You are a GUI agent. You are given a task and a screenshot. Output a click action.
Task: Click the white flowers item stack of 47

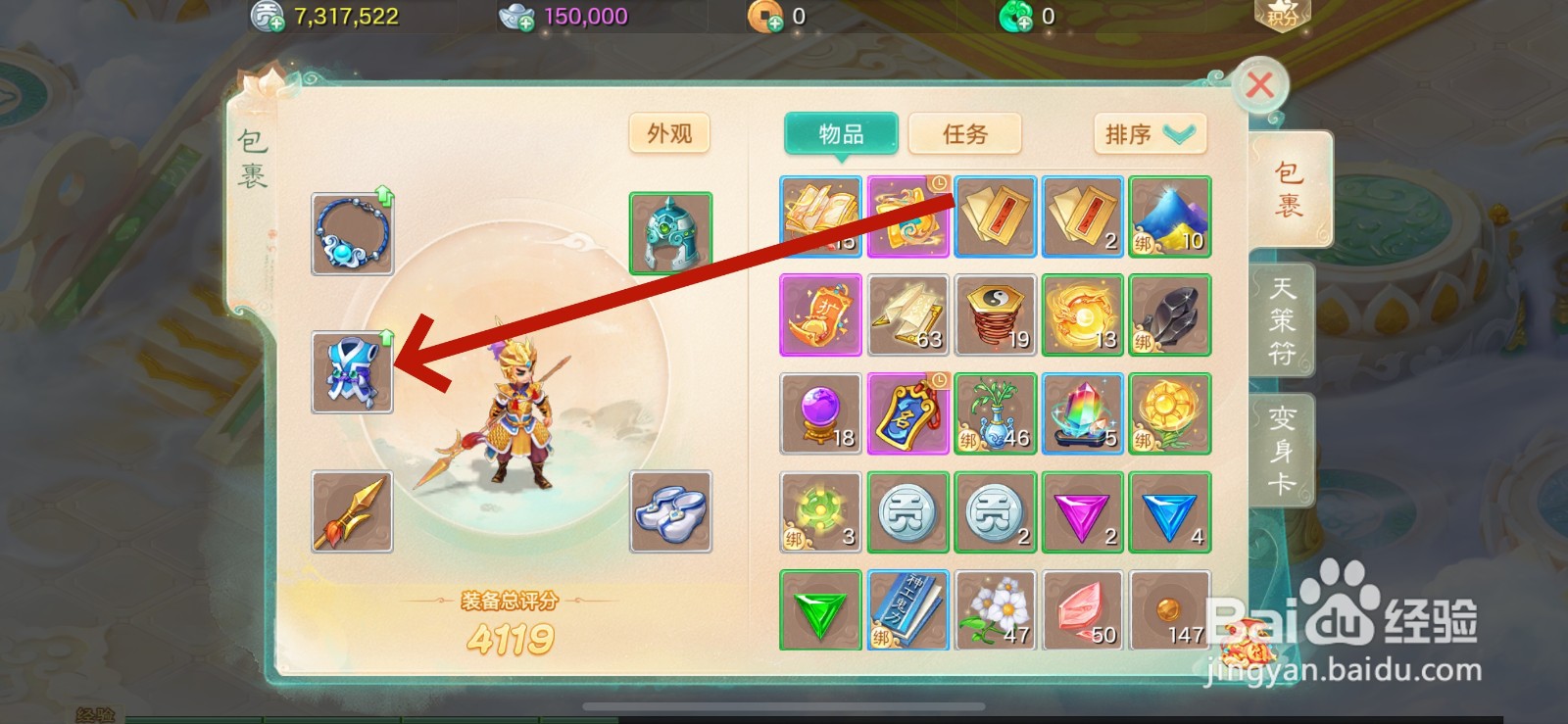pos(995,609)
